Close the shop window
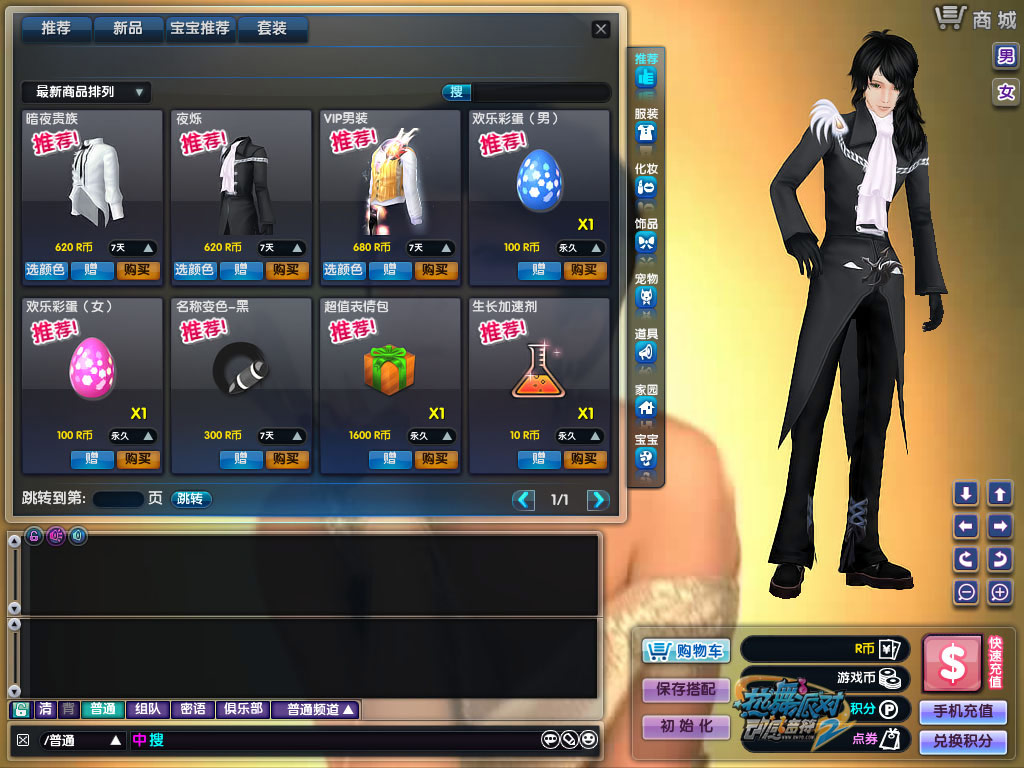Viewport: 1024px width, 768px height. click(601, 30)
